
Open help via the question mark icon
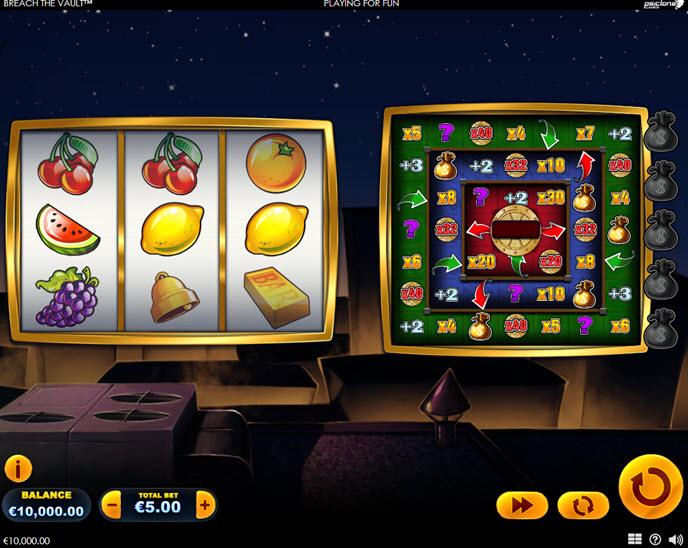(655, 540)
